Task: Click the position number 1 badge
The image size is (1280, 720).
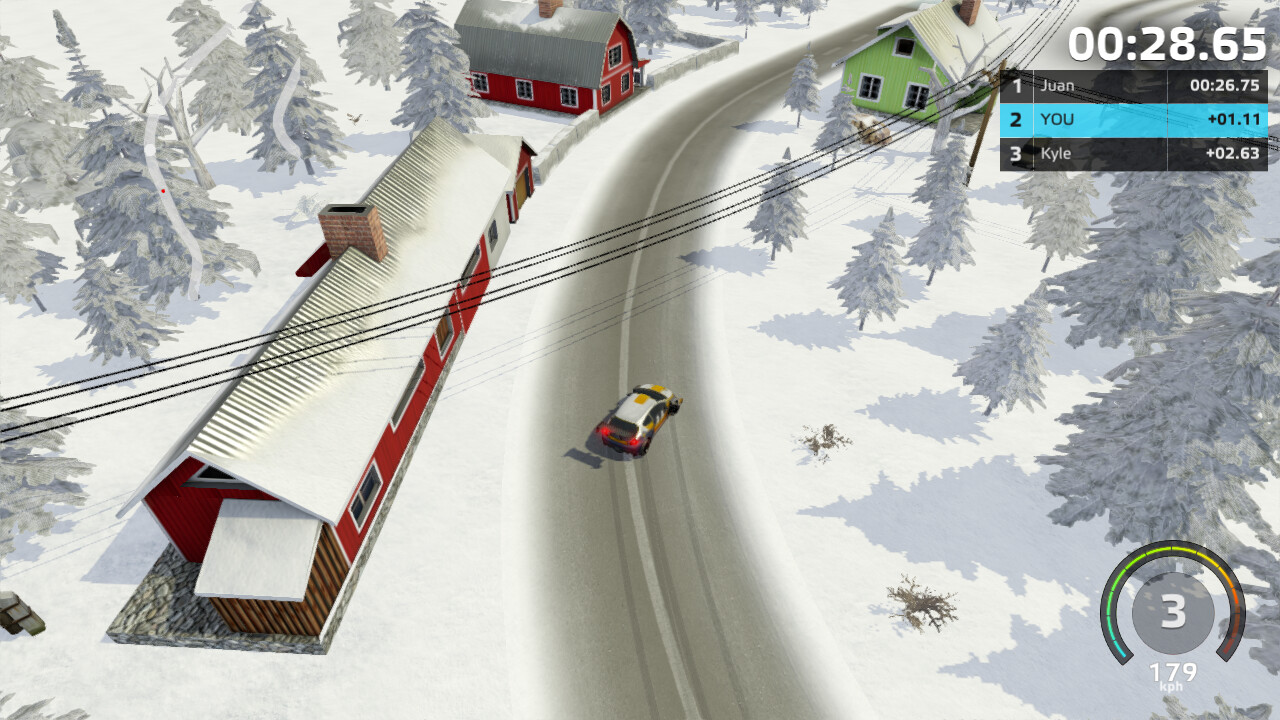Action: pyautogui.click(x=1015, y=86)
